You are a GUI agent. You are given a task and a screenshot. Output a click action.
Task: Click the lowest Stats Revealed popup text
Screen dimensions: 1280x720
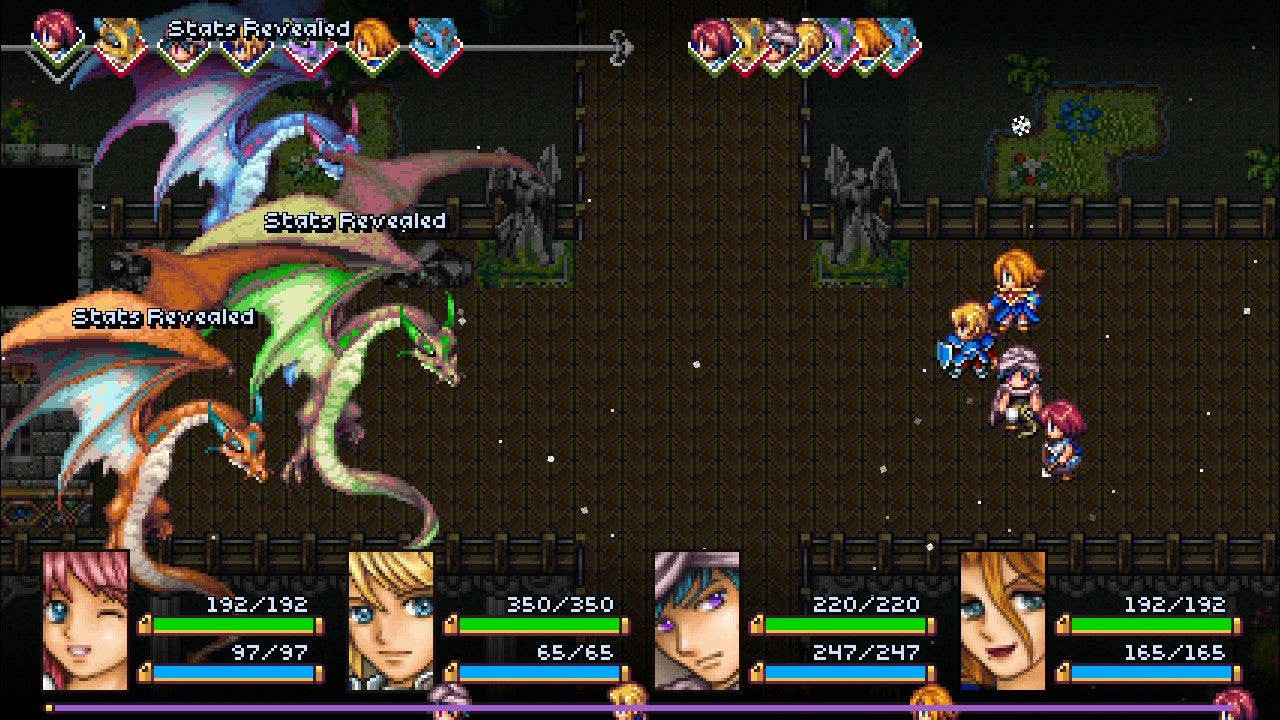coord(160,320)
